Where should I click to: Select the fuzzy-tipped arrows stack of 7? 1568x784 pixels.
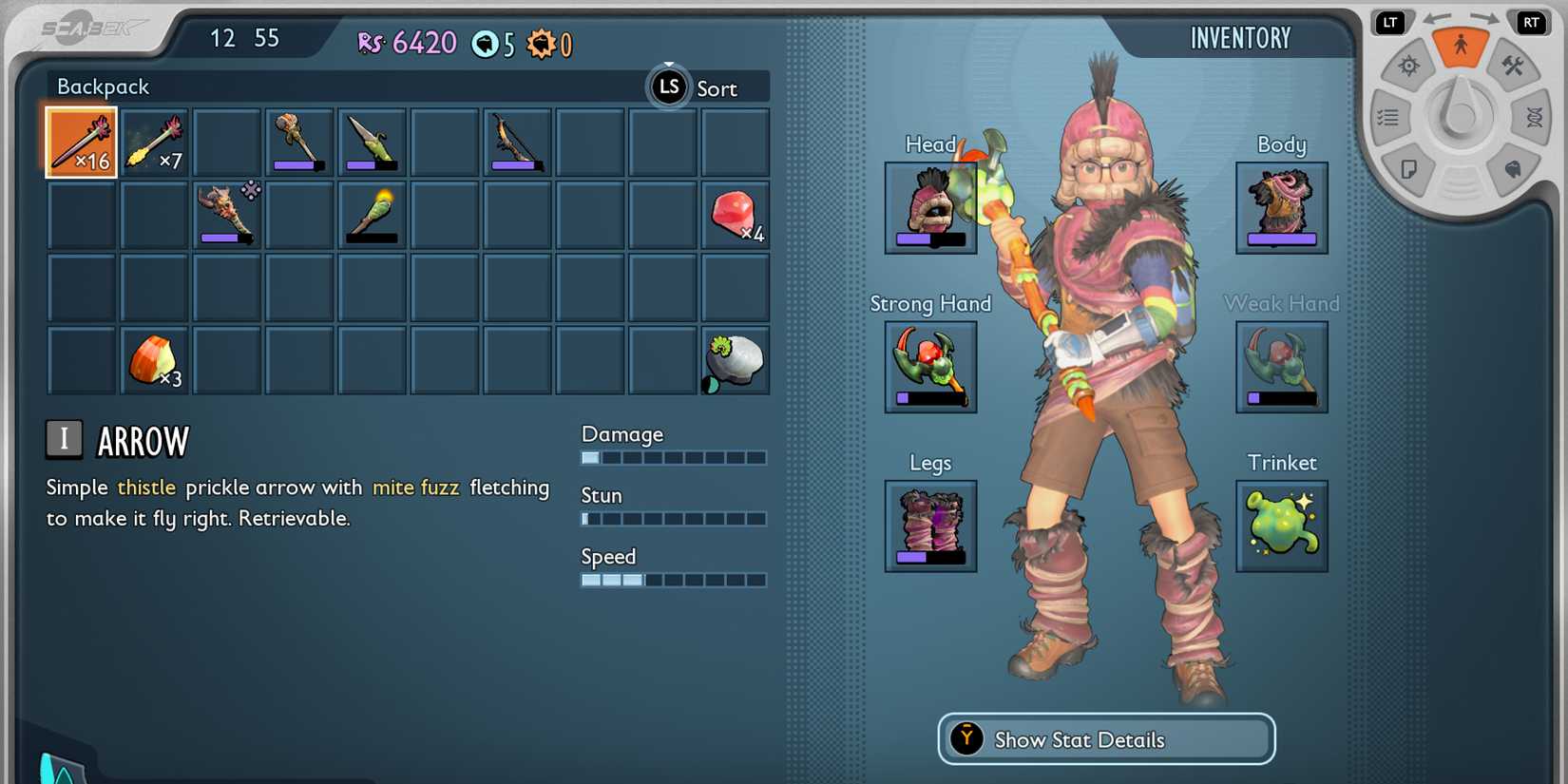coord(154,143)
